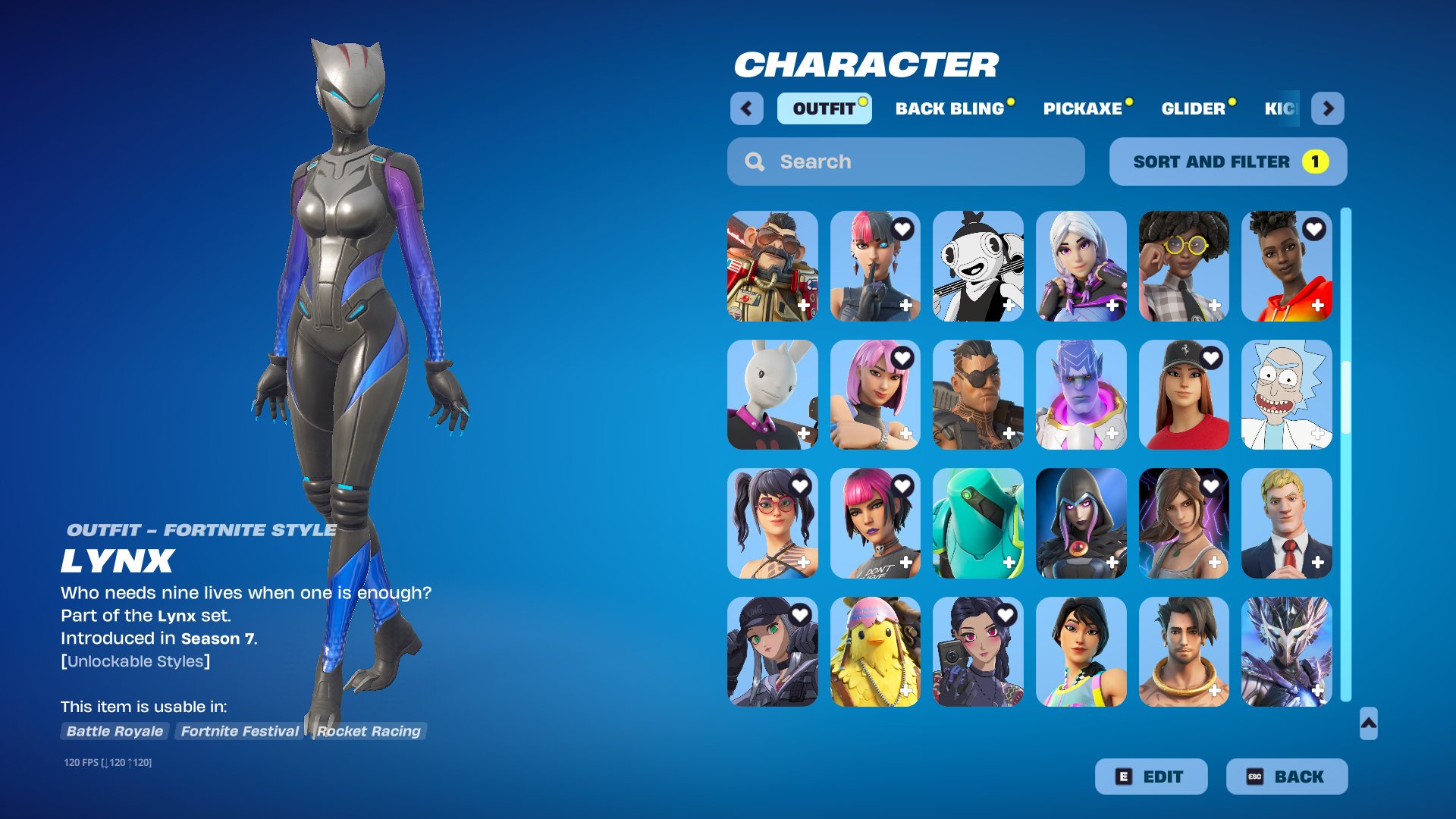
Task: Open the Pickaxe tab
Action: click(1083, 108)
